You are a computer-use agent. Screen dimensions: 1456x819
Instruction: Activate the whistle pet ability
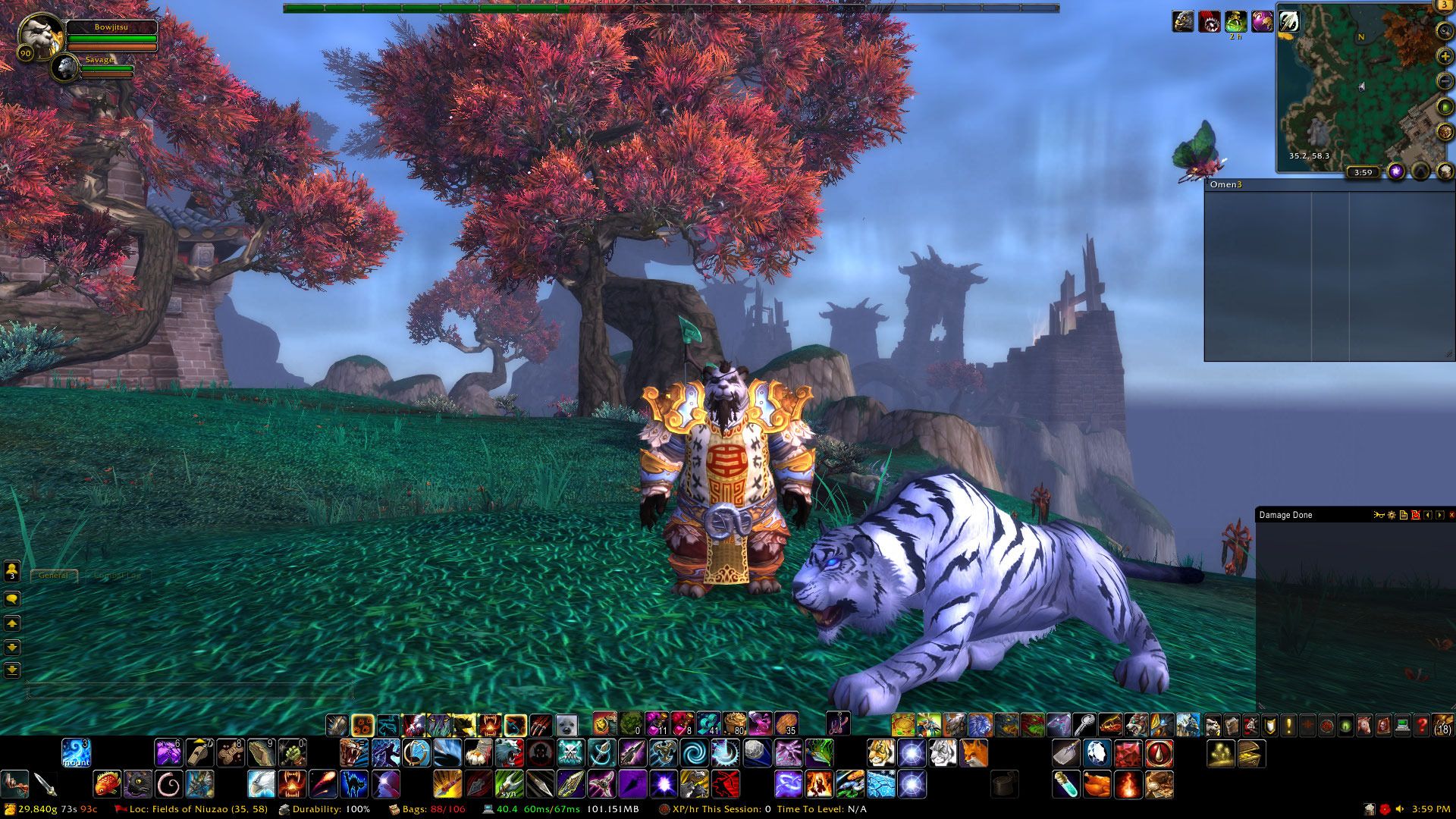click(x=199, y=753)
